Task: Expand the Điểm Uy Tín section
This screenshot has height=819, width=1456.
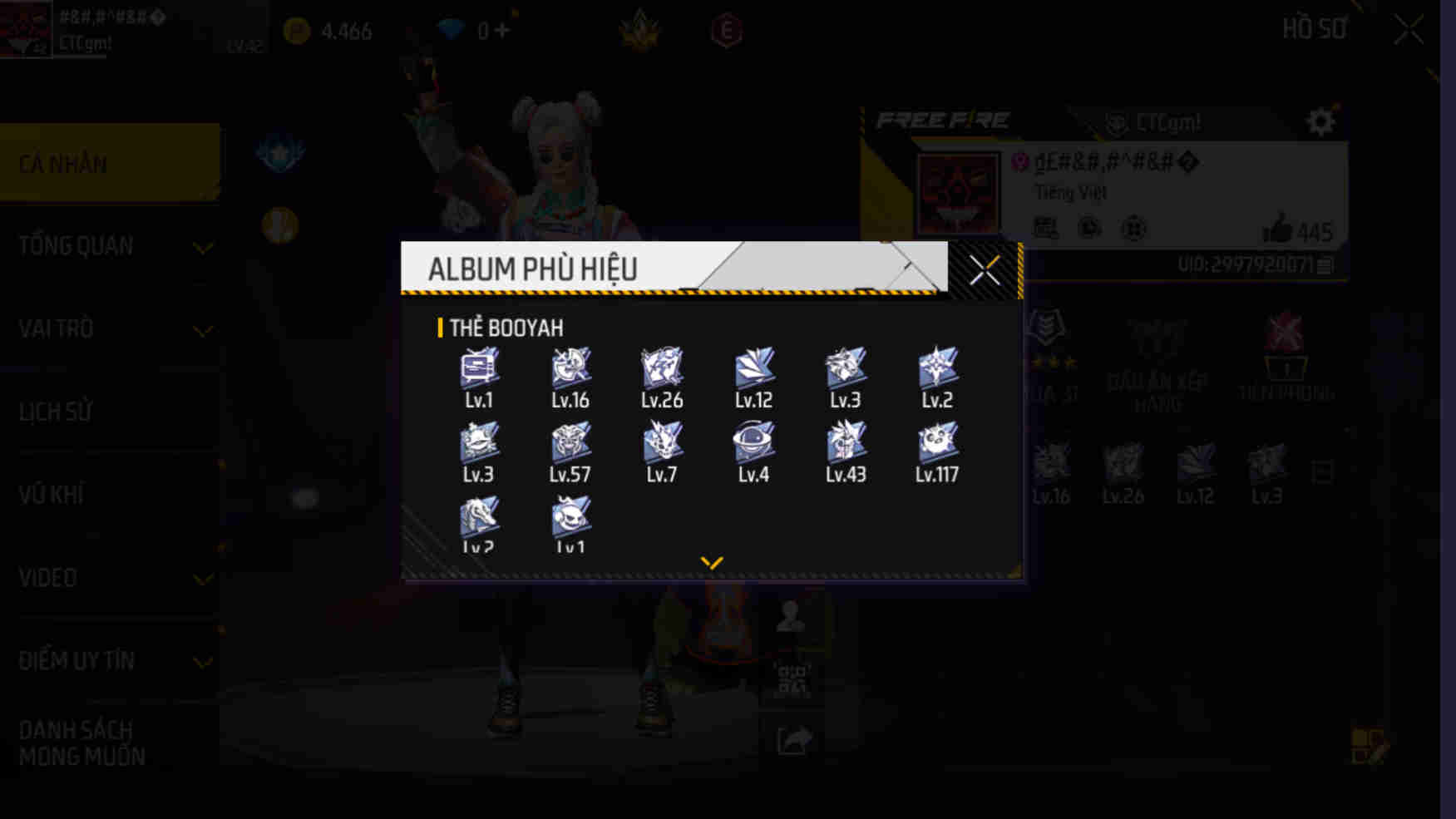Action: [110, 659]
